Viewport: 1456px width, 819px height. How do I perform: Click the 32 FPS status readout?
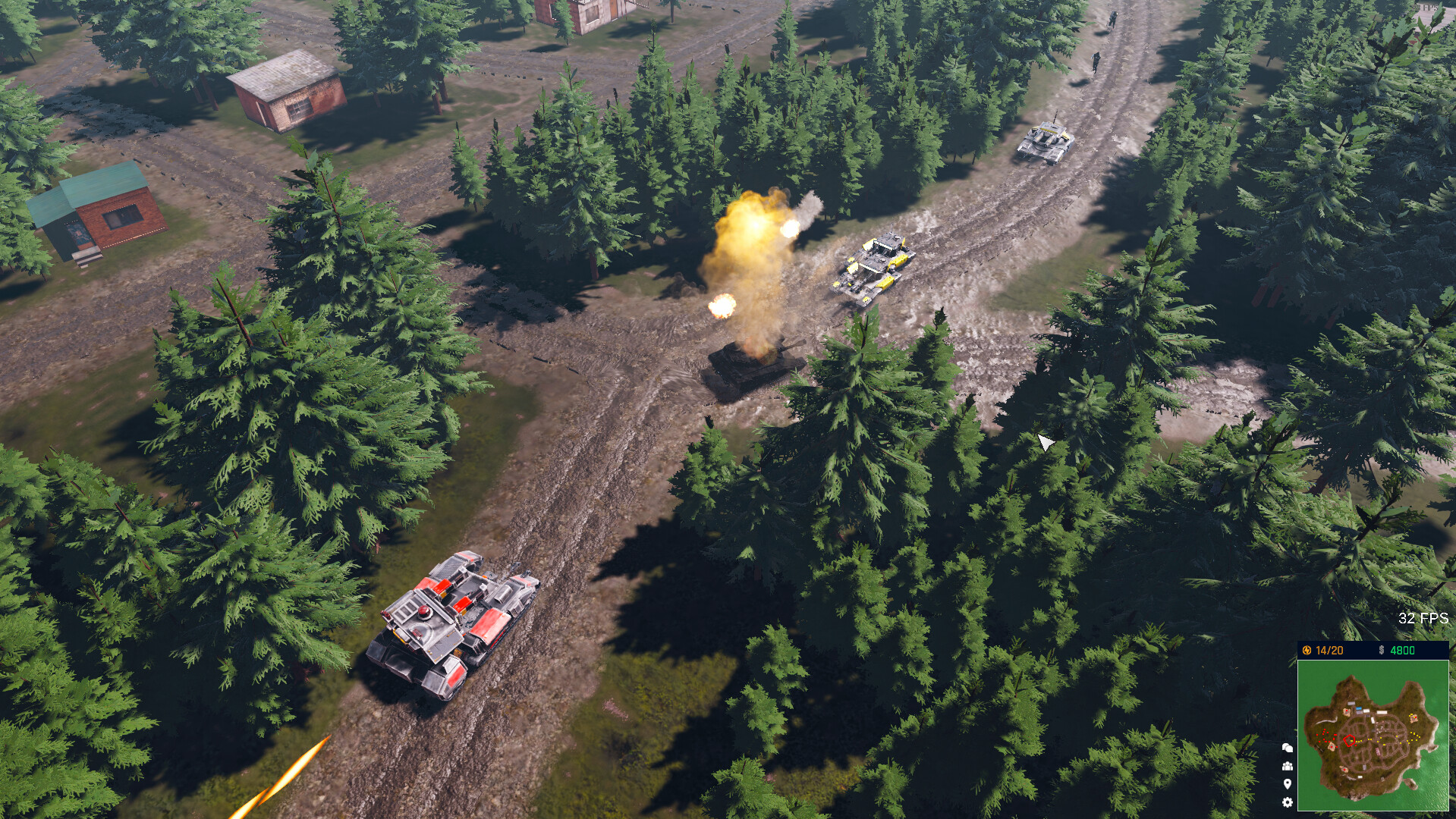coord(1425,618)
